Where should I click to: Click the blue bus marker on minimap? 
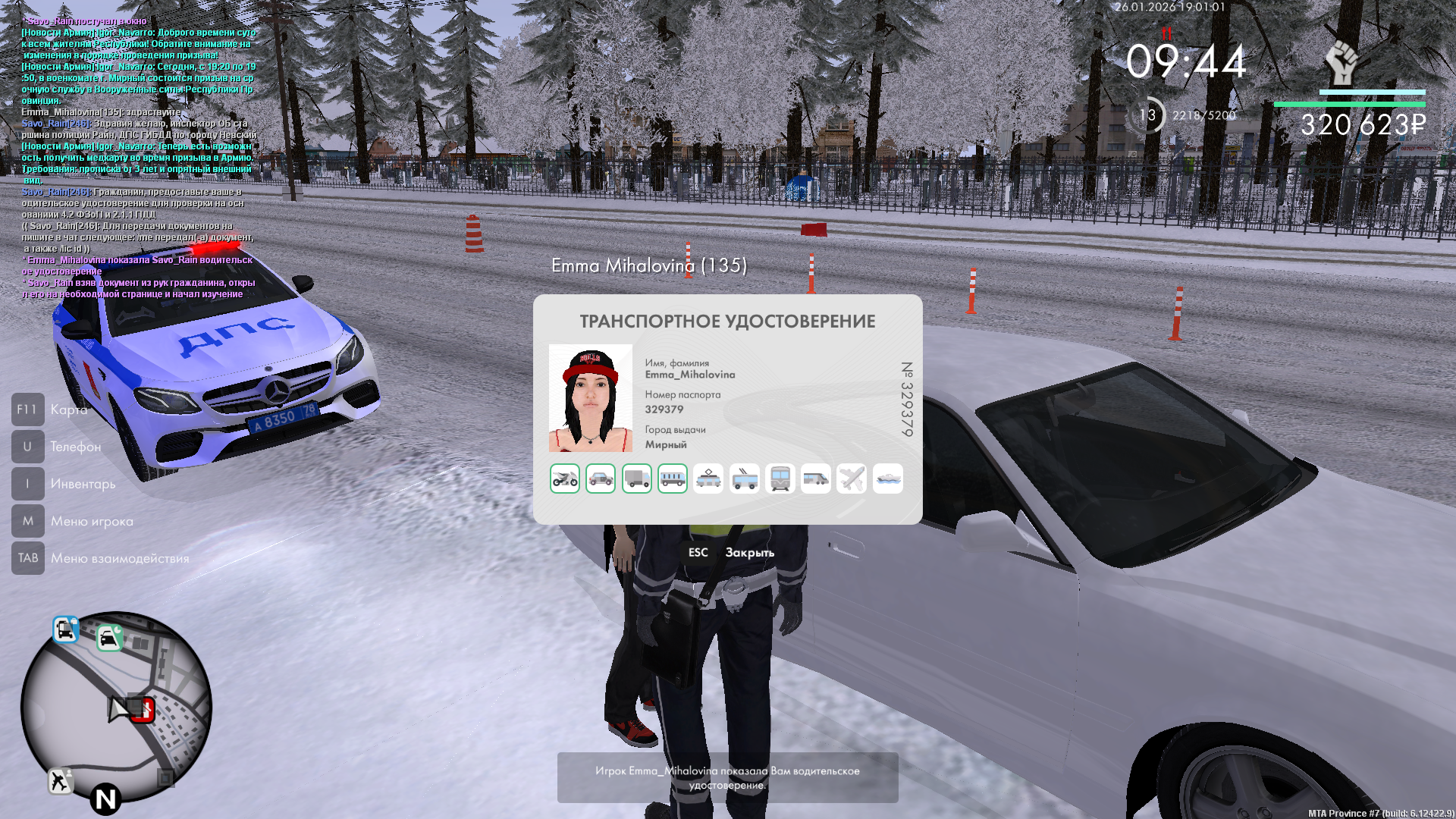[x=65, y=629]
